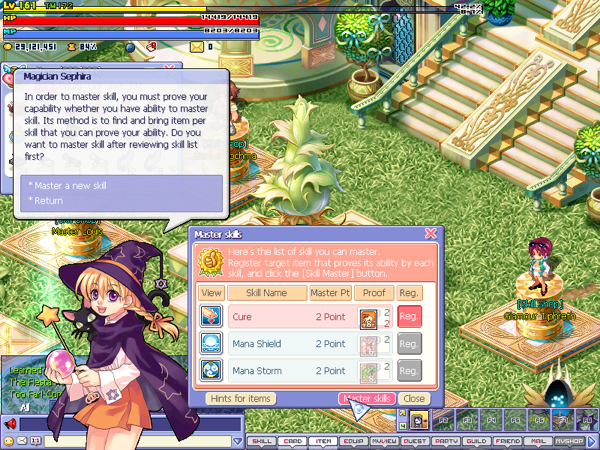Click the Reg. button for Mana Storm
The height and width of the screenshot is (450, 600).
[x=409, y=369]
